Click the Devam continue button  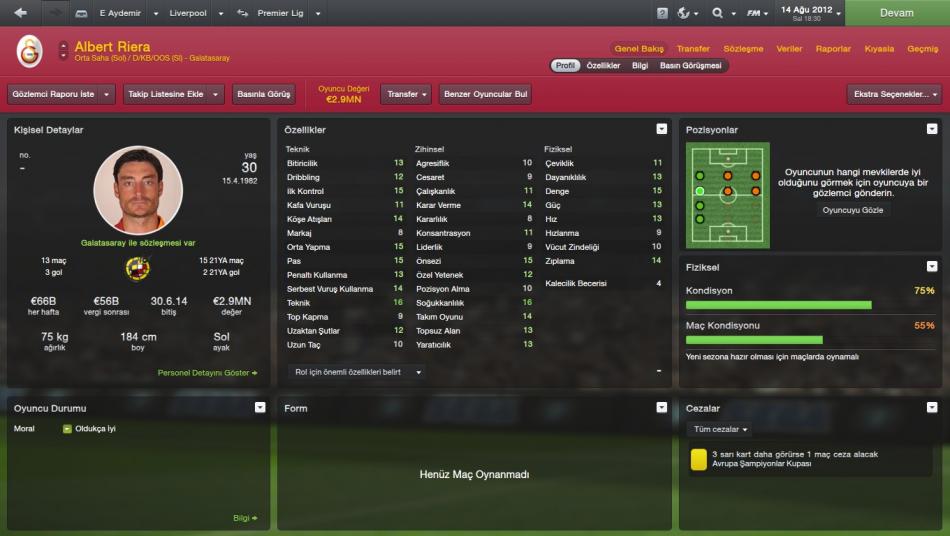(x=896, y=13)
